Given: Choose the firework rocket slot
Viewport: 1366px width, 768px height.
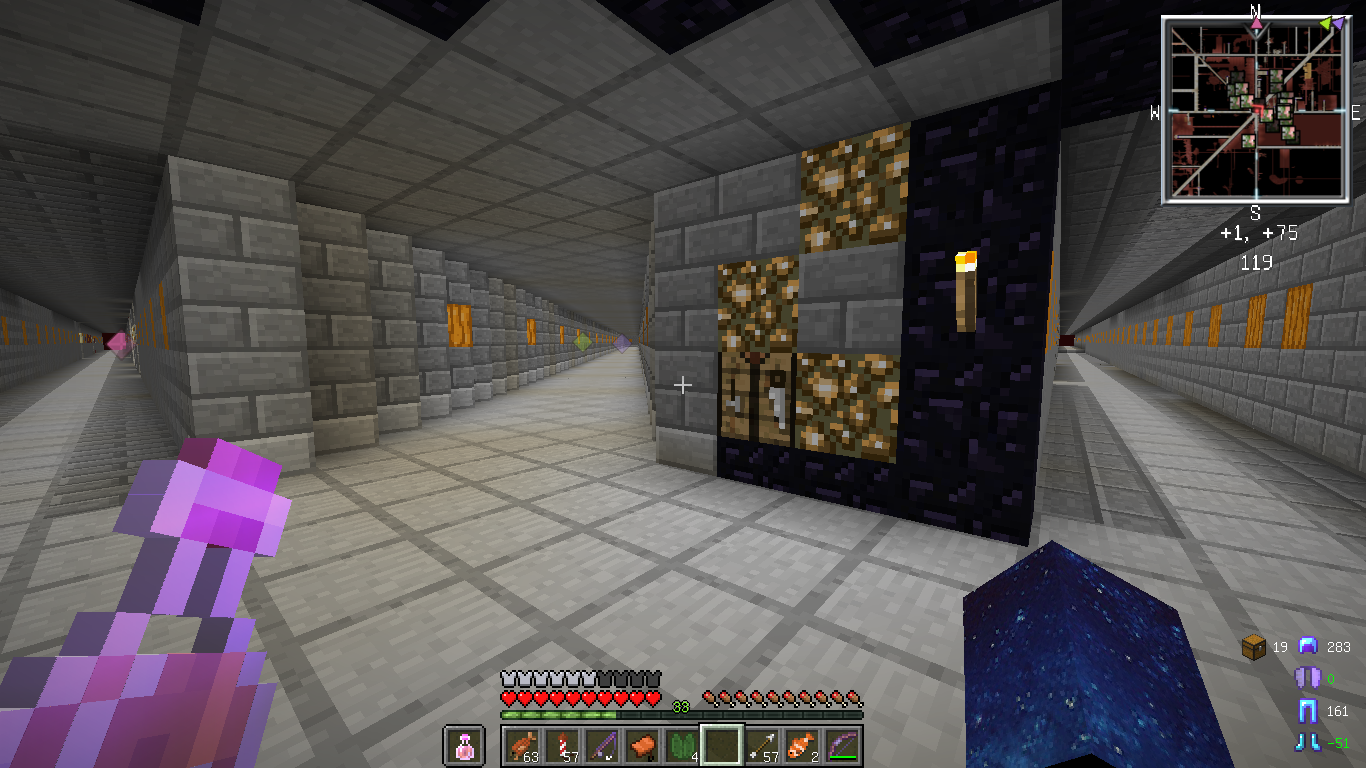Looking at the screenshot, I should 561,746.
